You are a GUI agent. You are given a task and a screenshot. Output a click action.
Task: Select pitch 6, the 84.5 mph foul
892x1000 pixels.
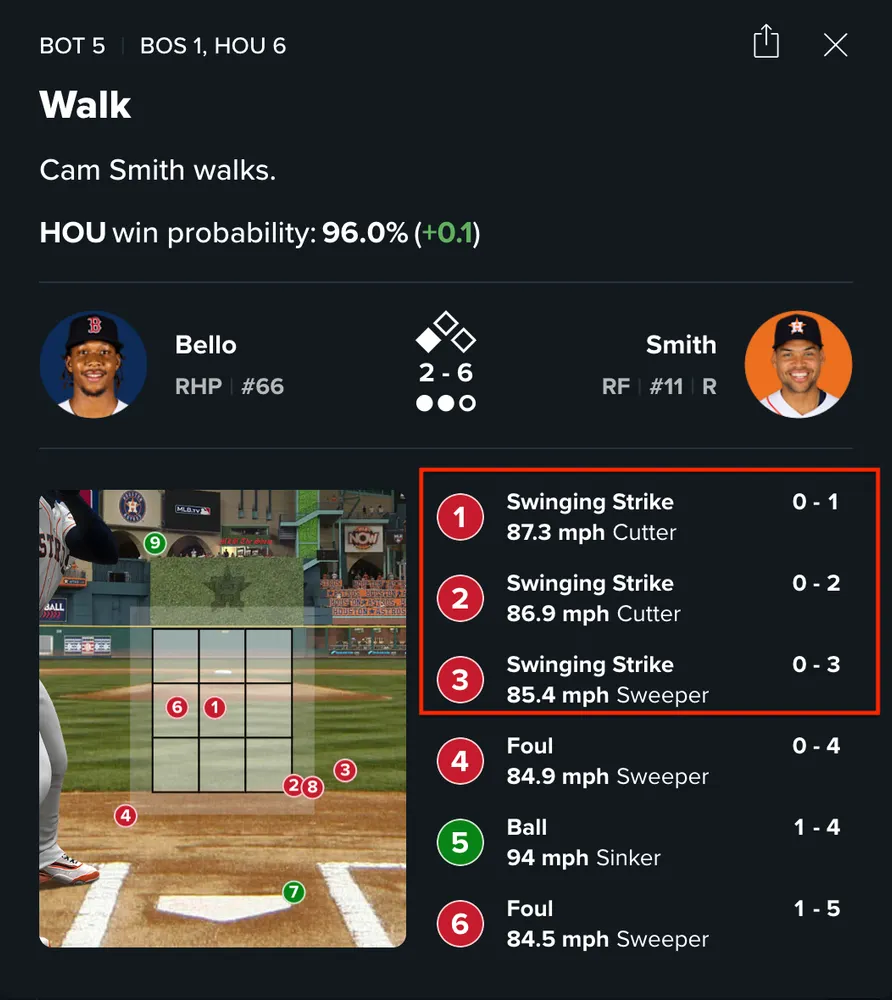click(x=638, y=924)
